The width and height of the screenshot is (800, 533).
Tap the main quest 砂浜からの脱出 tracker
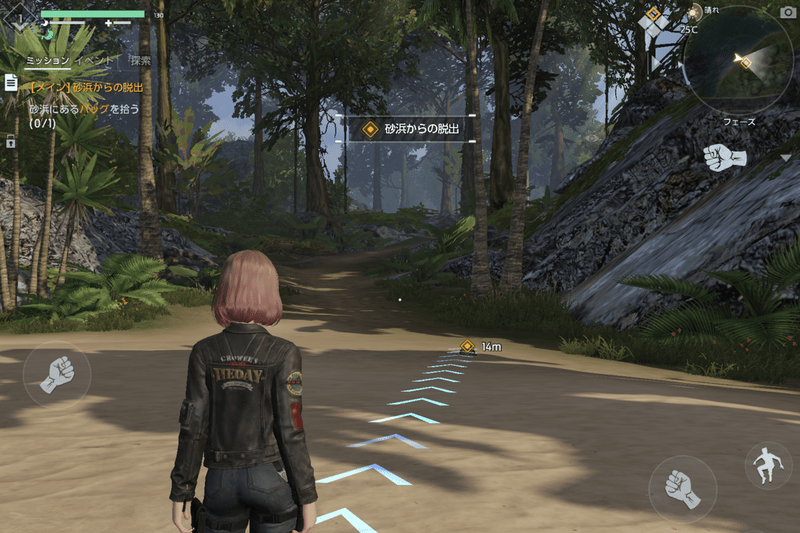87,88
